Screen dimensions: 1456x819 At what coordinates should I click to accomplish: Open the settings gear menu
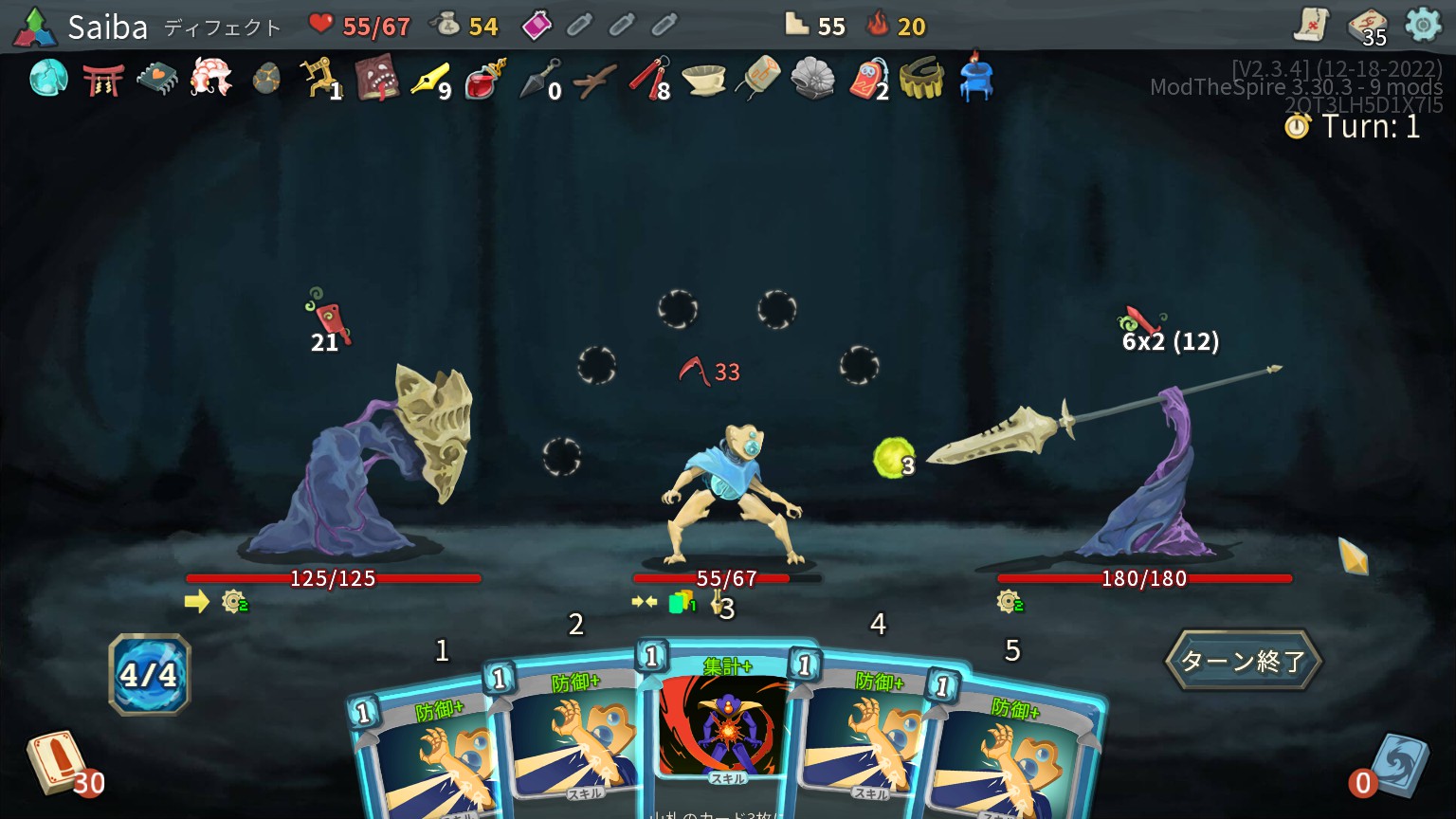coord(1422,25)
